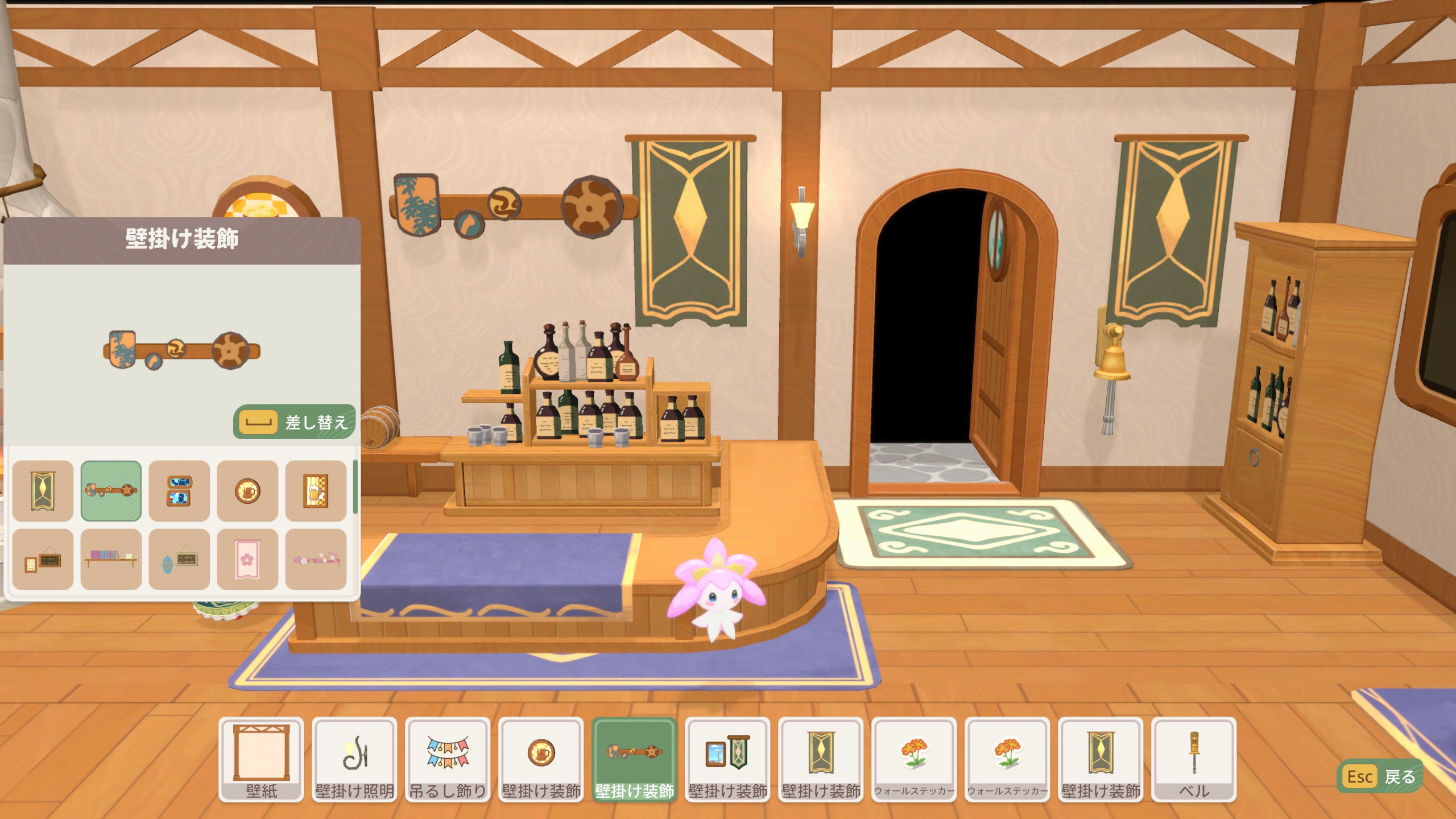The width and height of the screenshot is (1456, 819).
Task: Open the 吊るし飾り hanging garland slot
Action: (448, 759)
